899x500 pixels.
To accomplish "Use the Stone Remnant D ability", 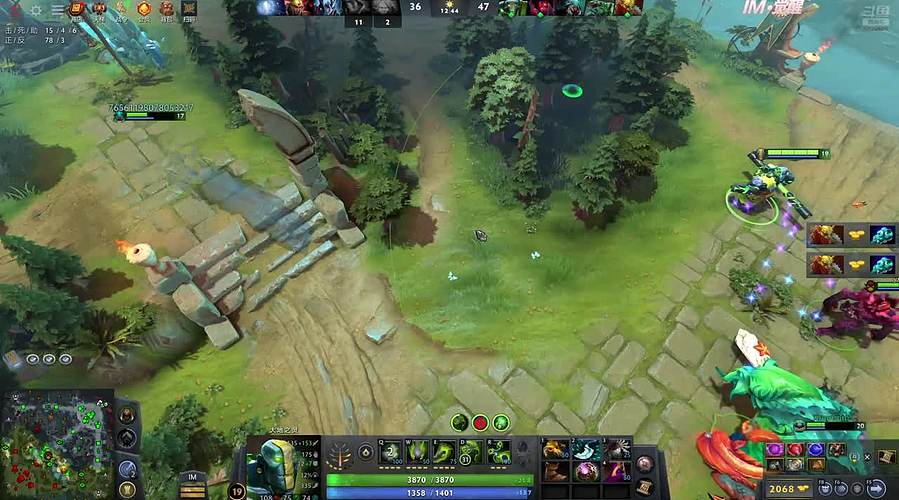I will tap(469, 453).
